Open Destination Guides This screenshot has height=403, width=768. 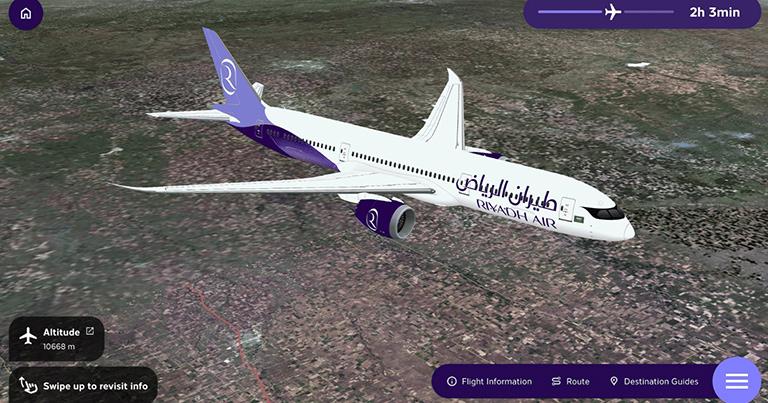(x=654, y=381)
